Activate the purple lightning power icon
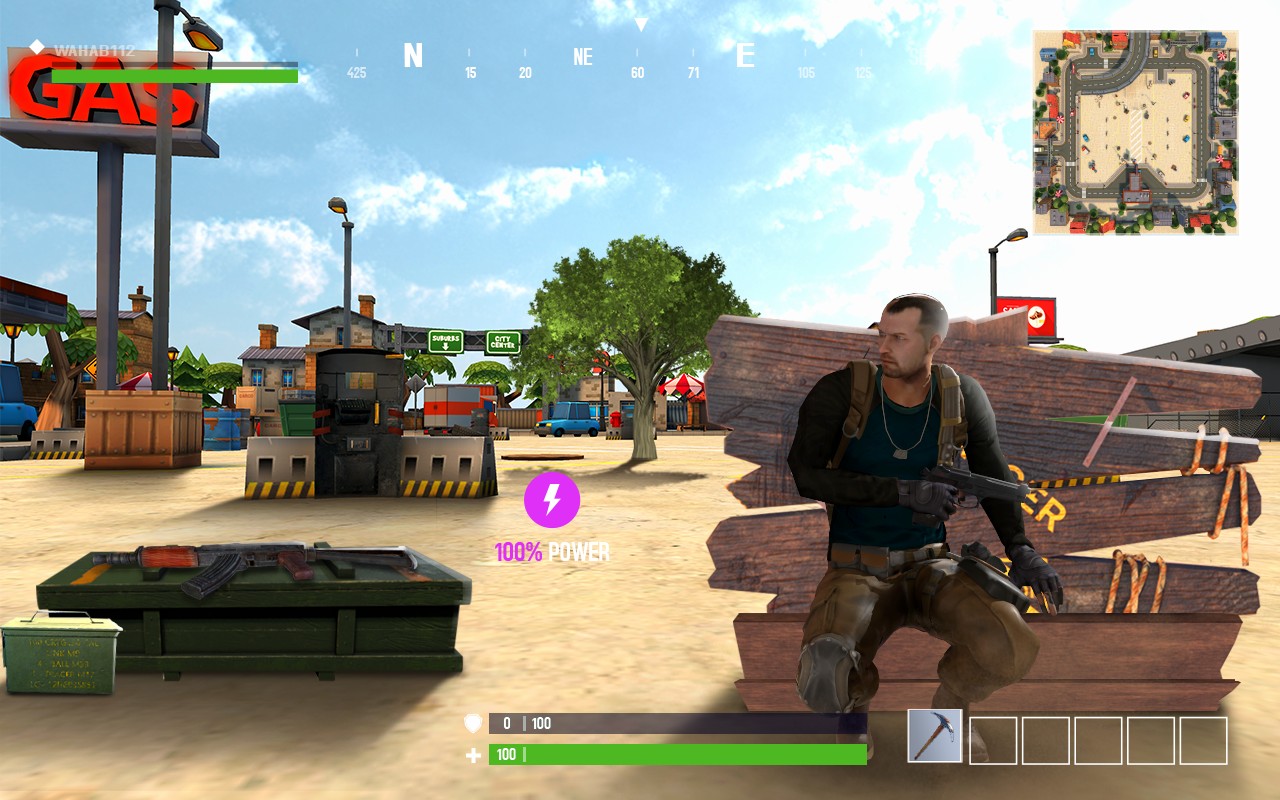 click(x=552, y=500)
